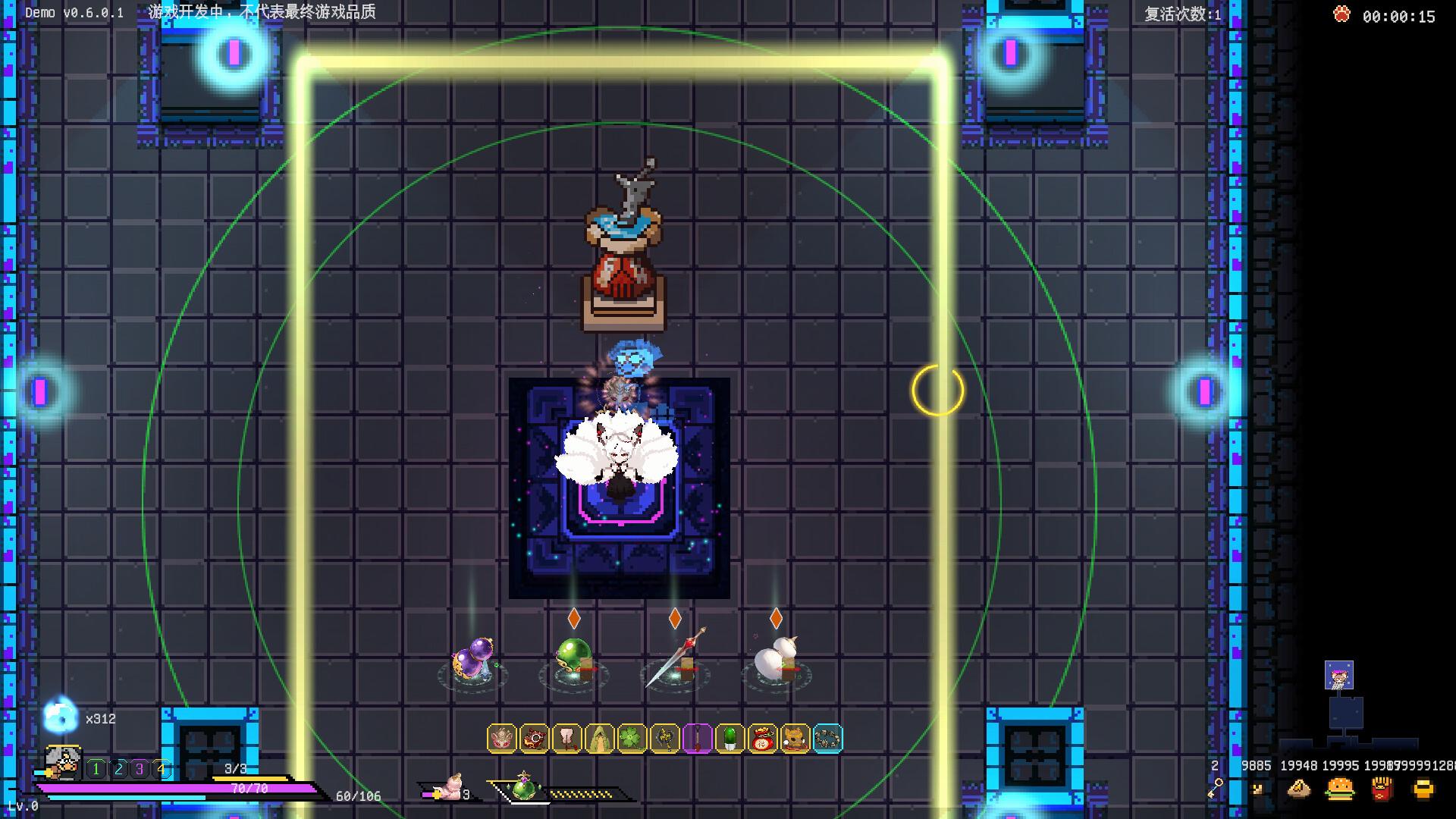Click the grey-haired character portrait
The height and width of the screenshot is (819, 1456).
click(63, 762)
